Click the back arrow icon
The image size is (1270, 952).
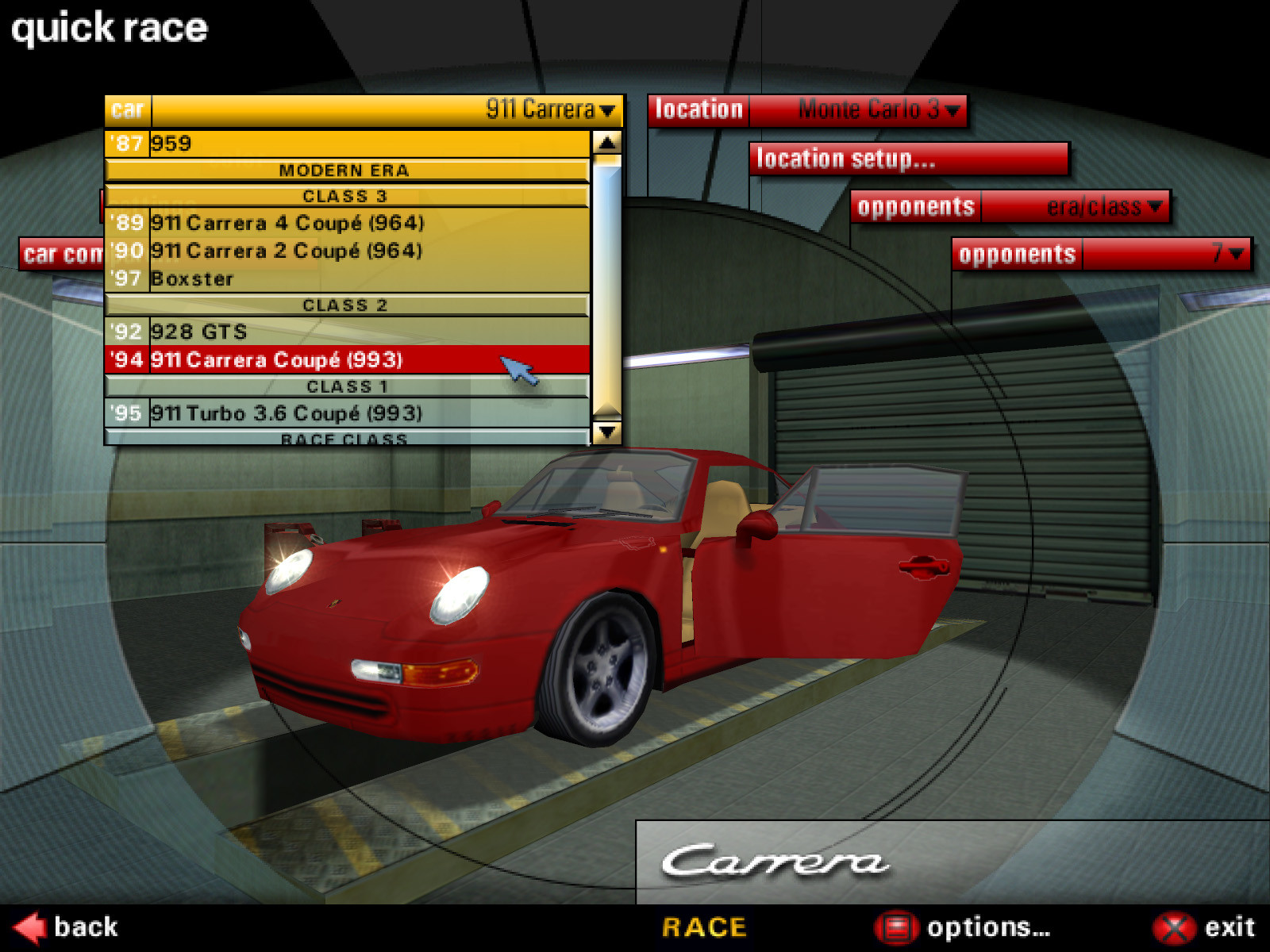point(29,927)
